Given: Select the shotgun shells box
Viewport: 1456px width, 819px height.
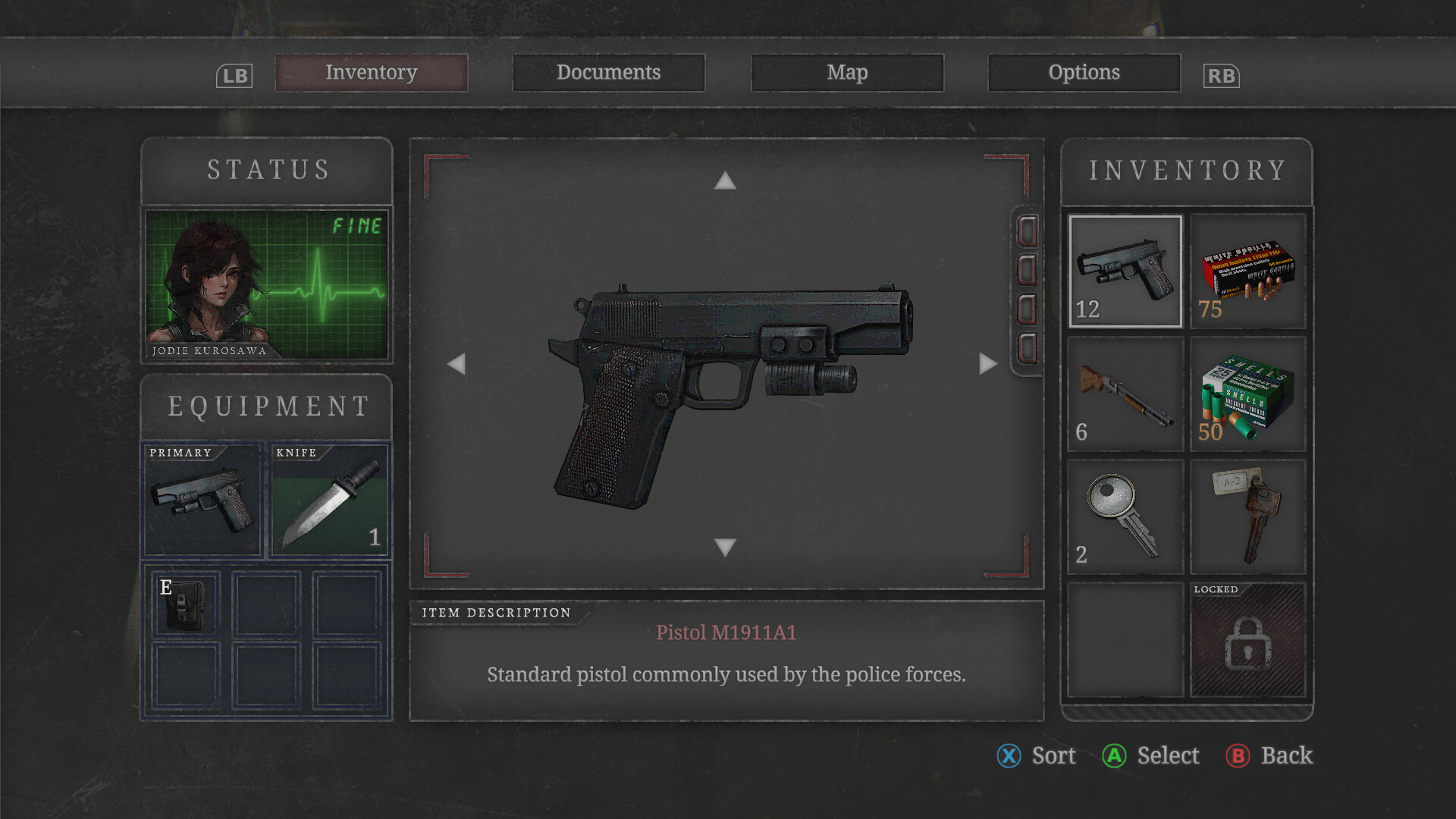Looking at the screenshot, I should [1247, 394].
